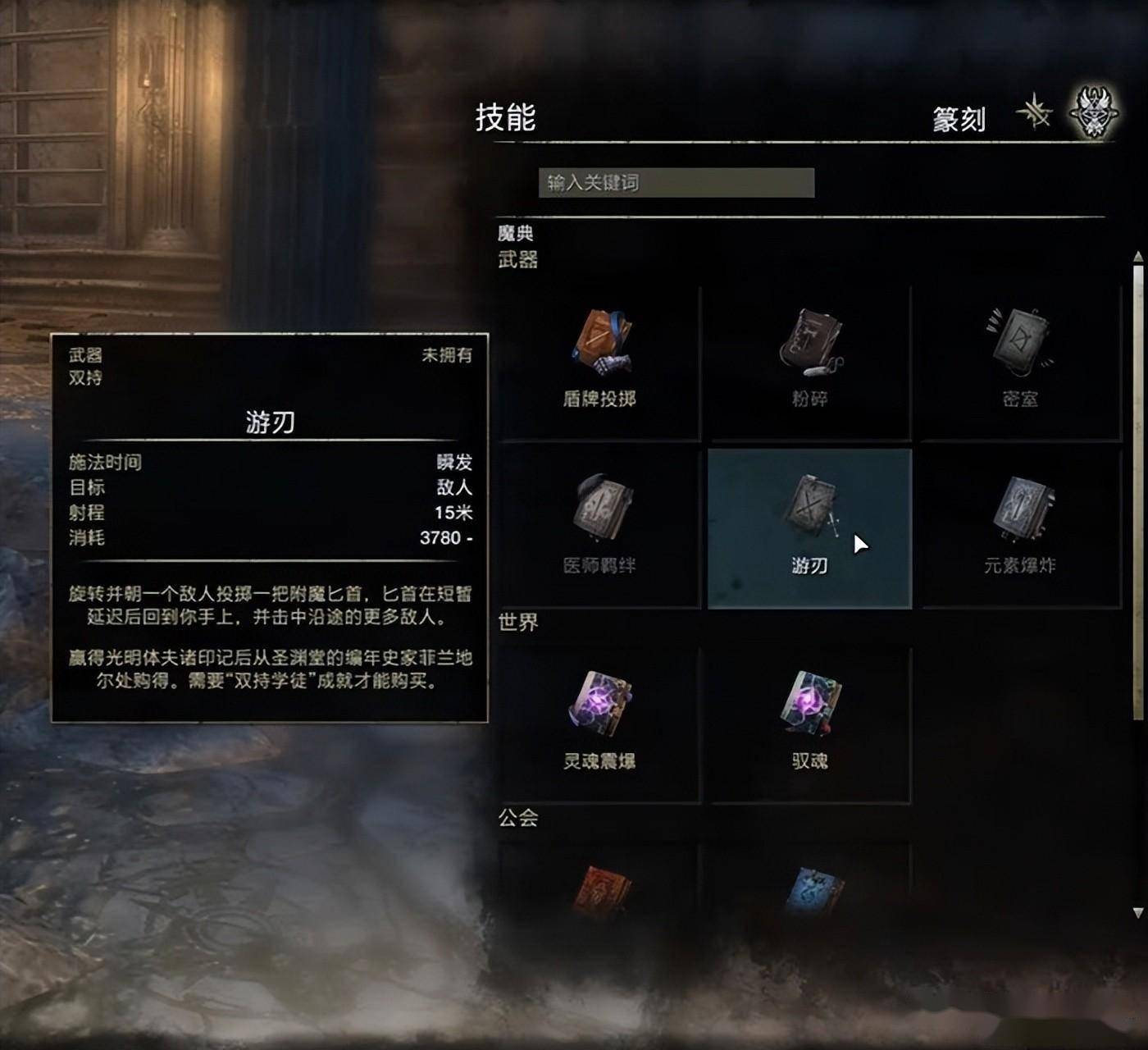The width and height of the screenshot is (1148, 1050).
Task: Click the skill list scrollbar up arrow
Action: 1137,258
